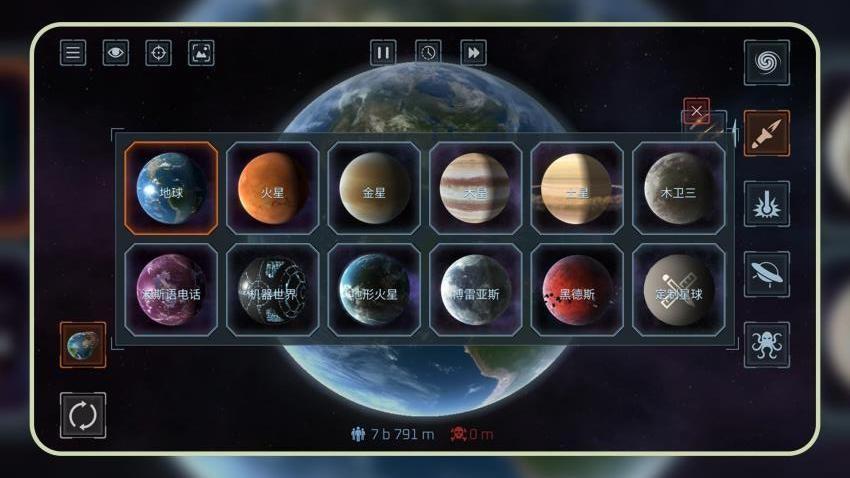Choose the Mars planet tile
Screen dimensions: 850x478
273,188
